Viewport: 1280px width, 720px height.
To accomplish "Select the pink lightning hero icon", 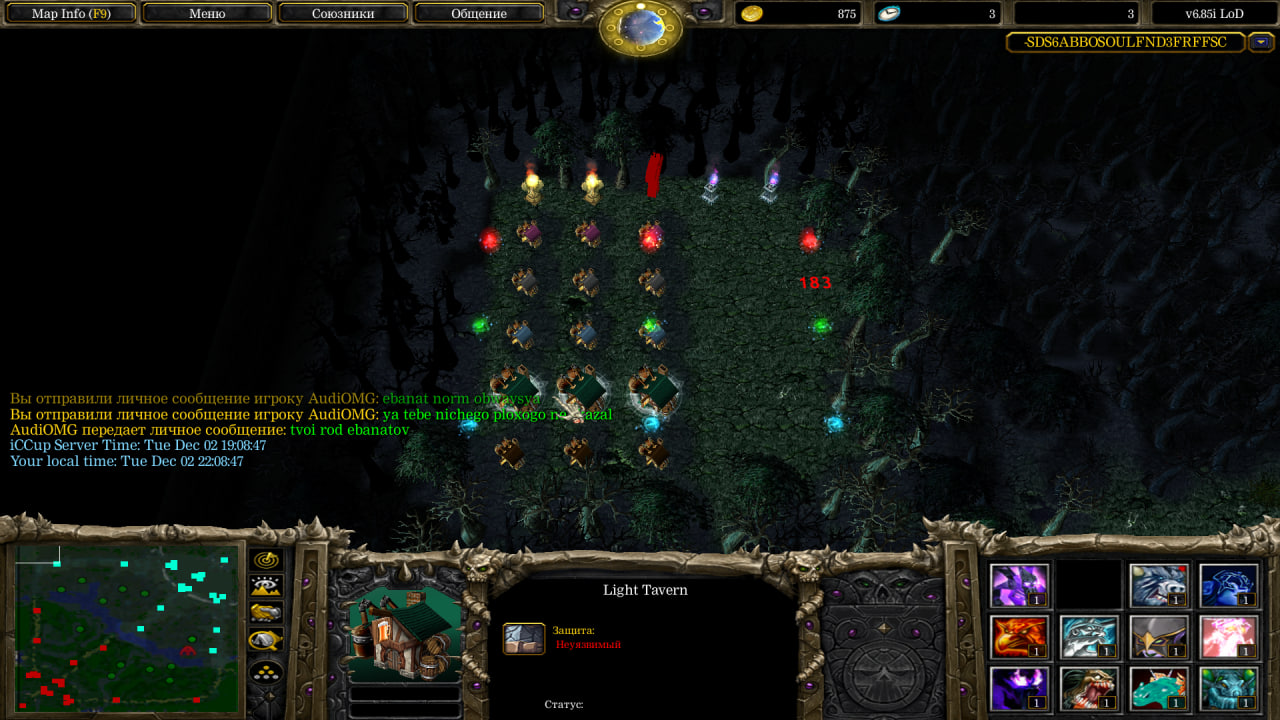I will 1230,637.
